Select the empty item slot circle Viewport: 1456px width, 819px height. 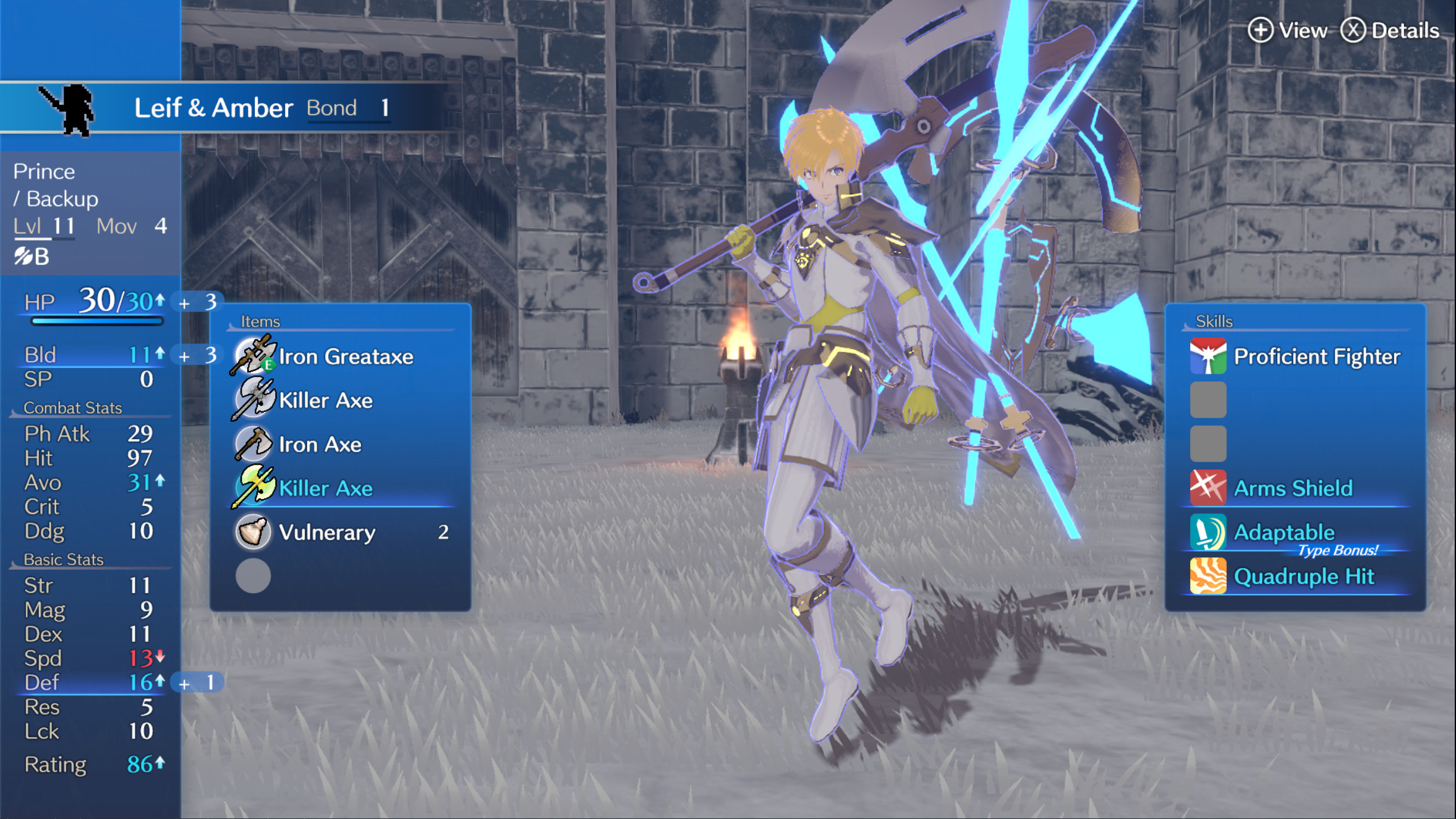click(x=253, y=575)
